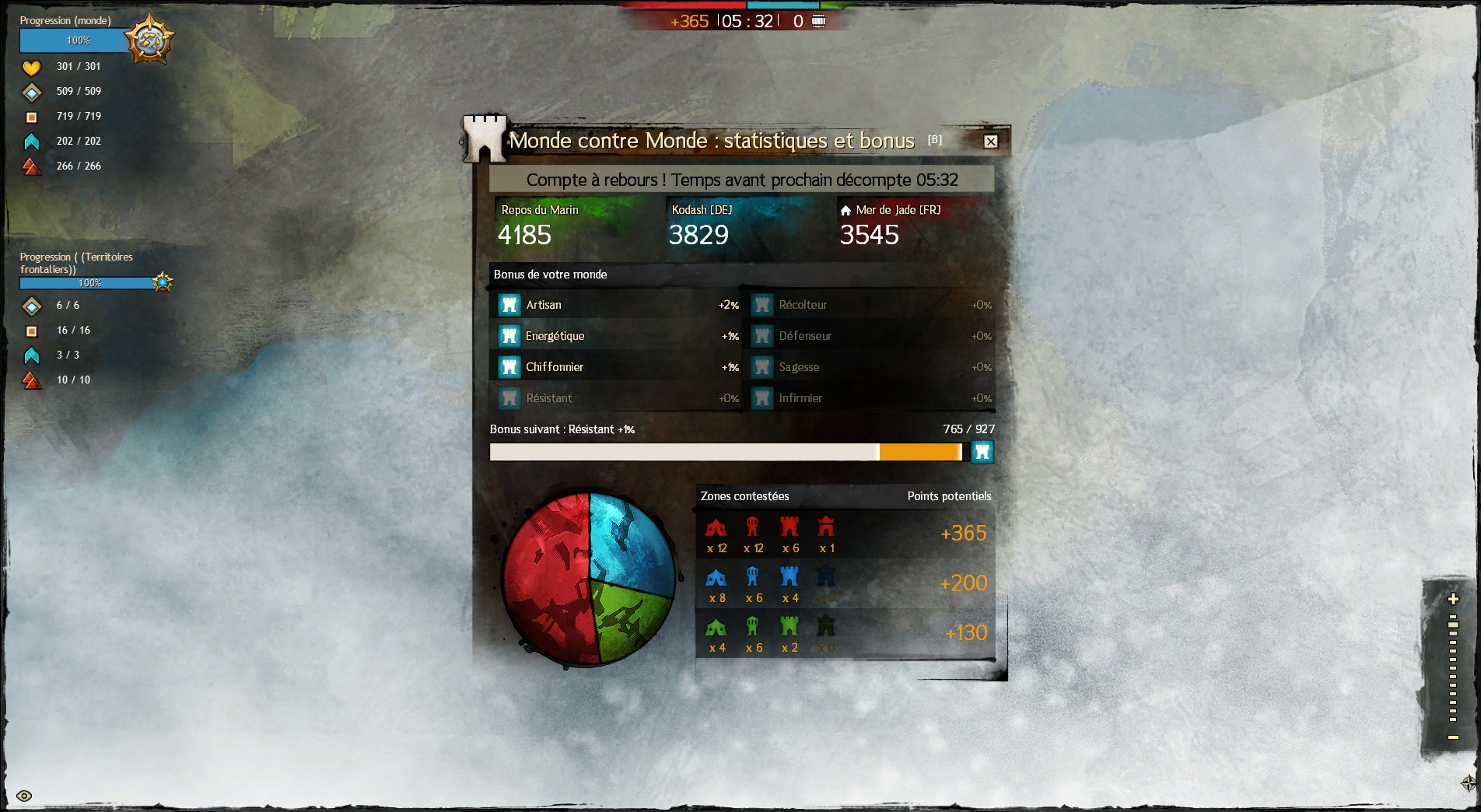
Task: Select the Résistant bonus row
Action: coord(616,398)
